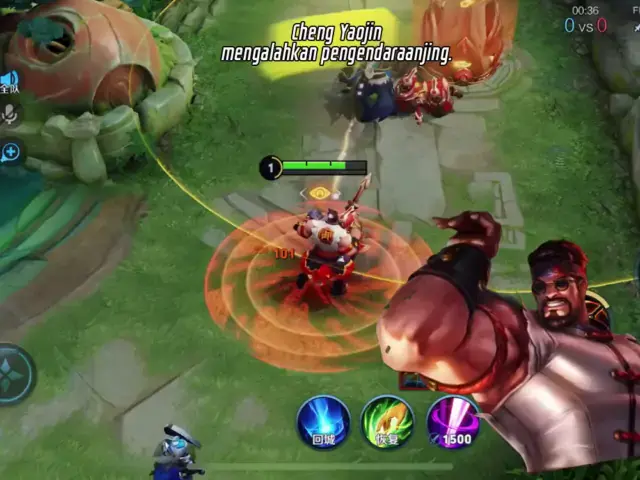Toggle the team voice speaker icon
640x480 pixels.
point(10,81)
